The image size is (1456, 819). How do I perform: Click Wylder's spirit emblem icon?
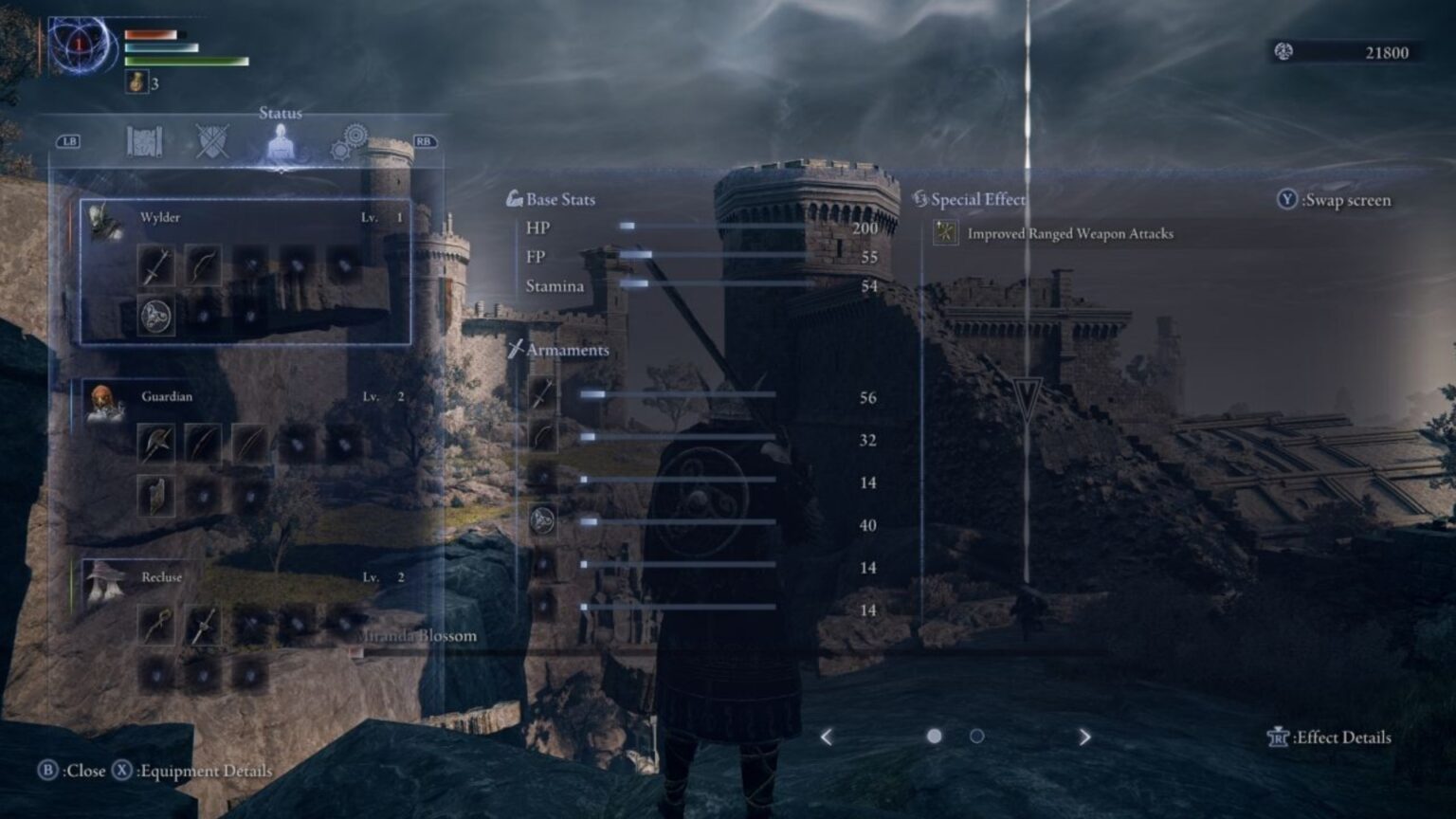157,316
